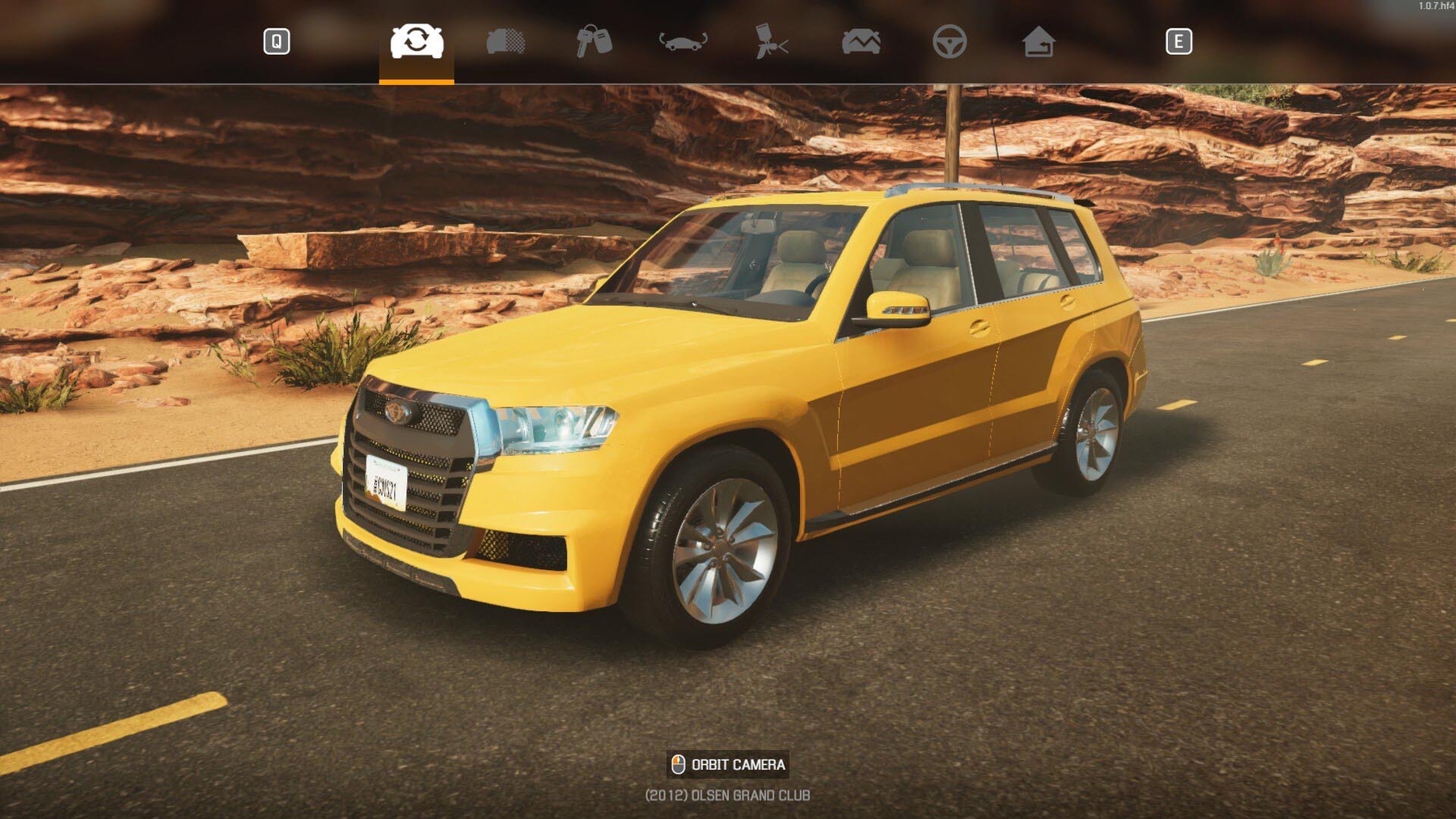Viewport: 1456px width, 819px height.
Task: Switch to the car keys tab
Action: [594, 41]
